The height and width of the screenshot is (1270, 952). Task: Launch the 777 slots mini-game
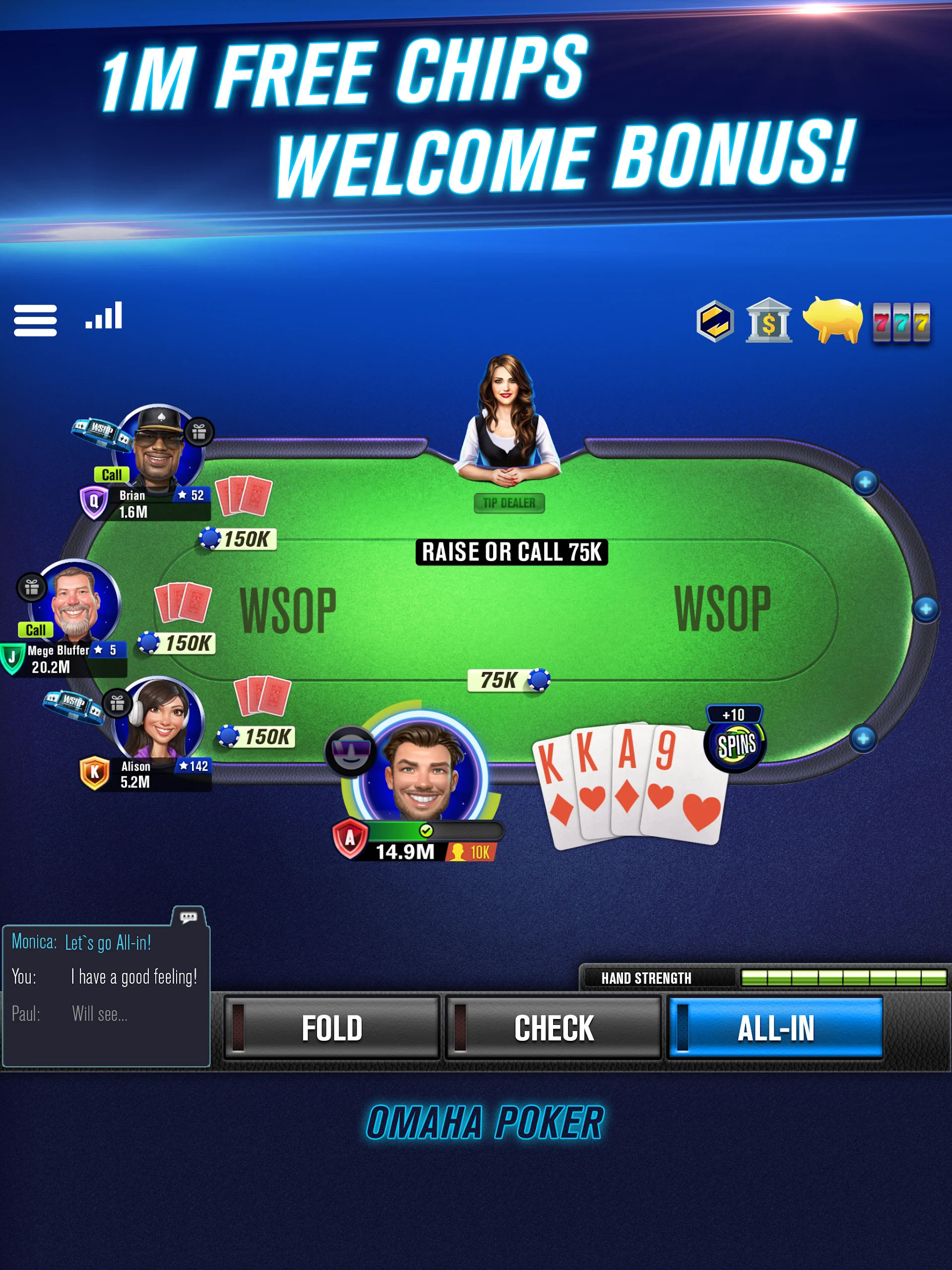[x=900, y=322]
